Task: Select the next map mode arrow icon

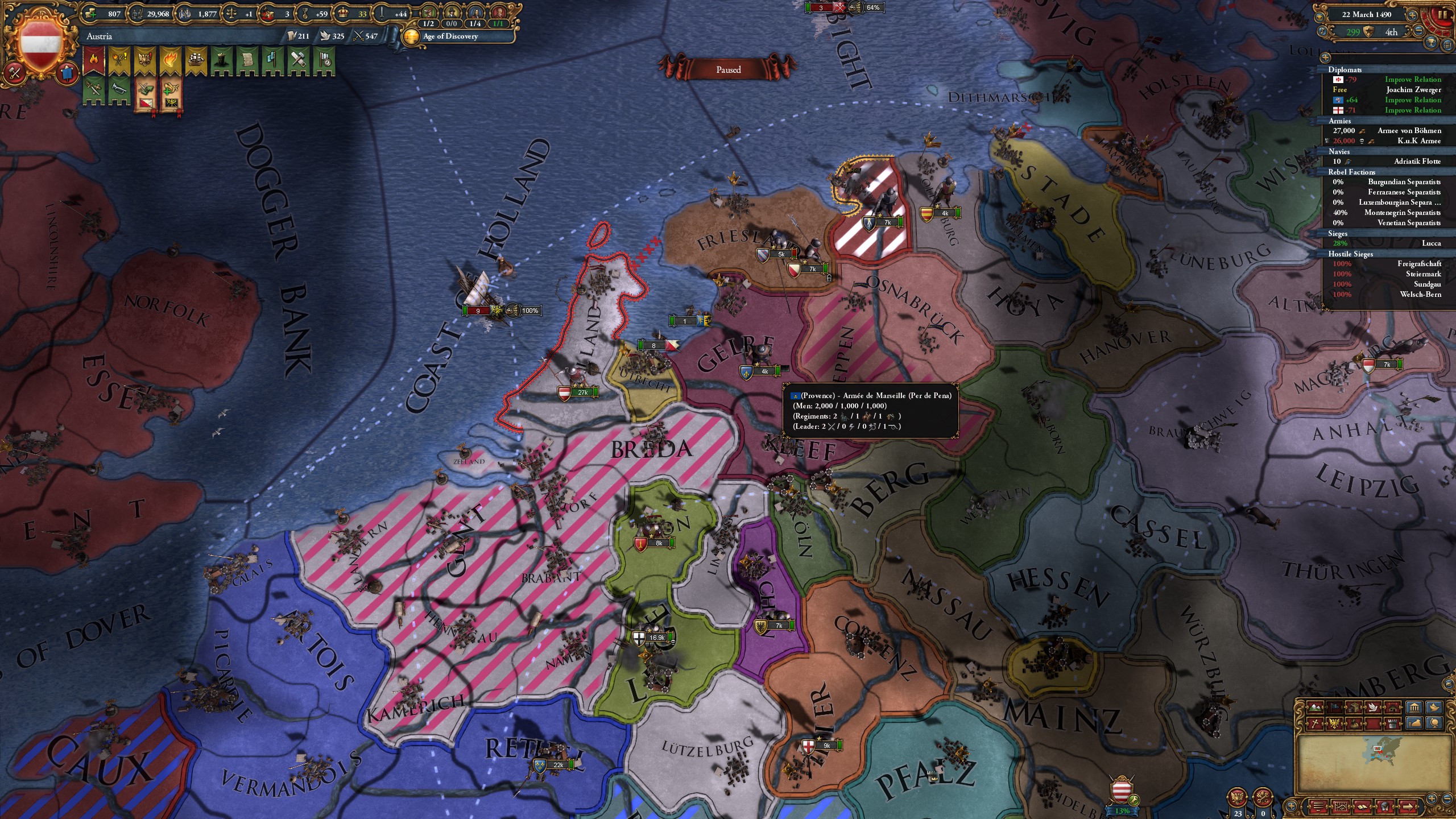Action: [1408, 807]
